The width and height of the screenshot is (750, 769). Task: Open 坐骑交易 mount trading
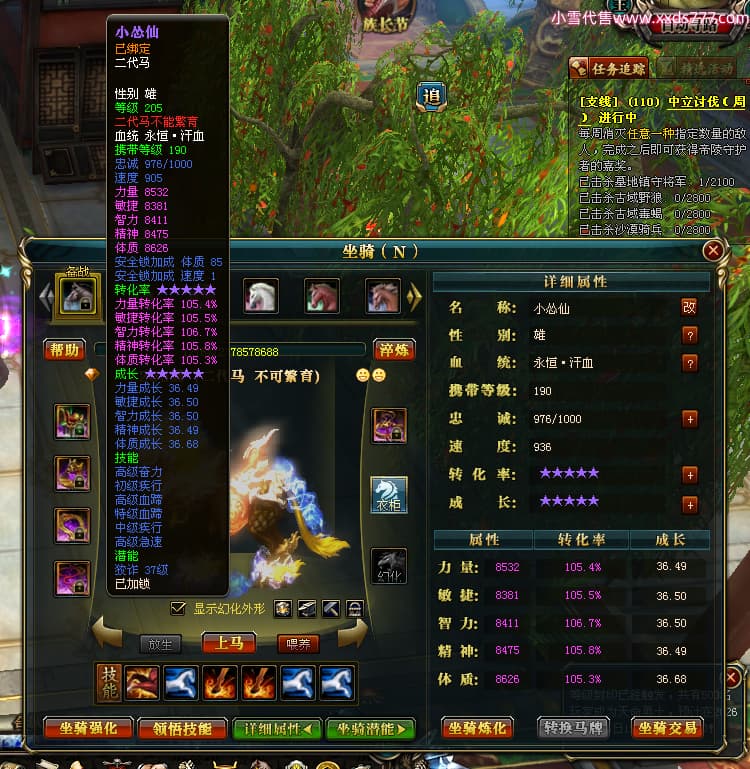coord(668,728)
